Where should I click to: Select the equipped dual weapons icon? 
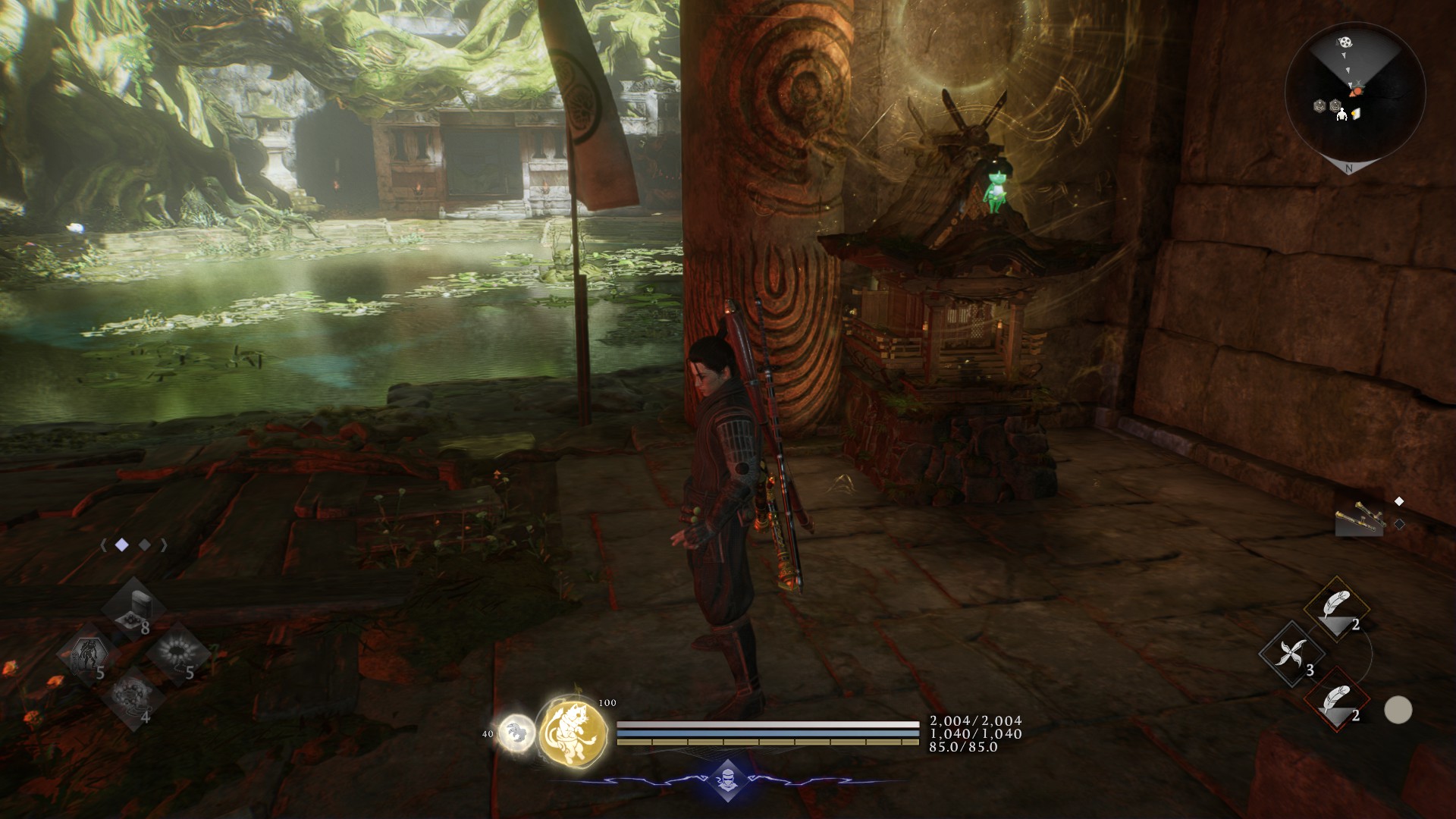[1360, 521]
